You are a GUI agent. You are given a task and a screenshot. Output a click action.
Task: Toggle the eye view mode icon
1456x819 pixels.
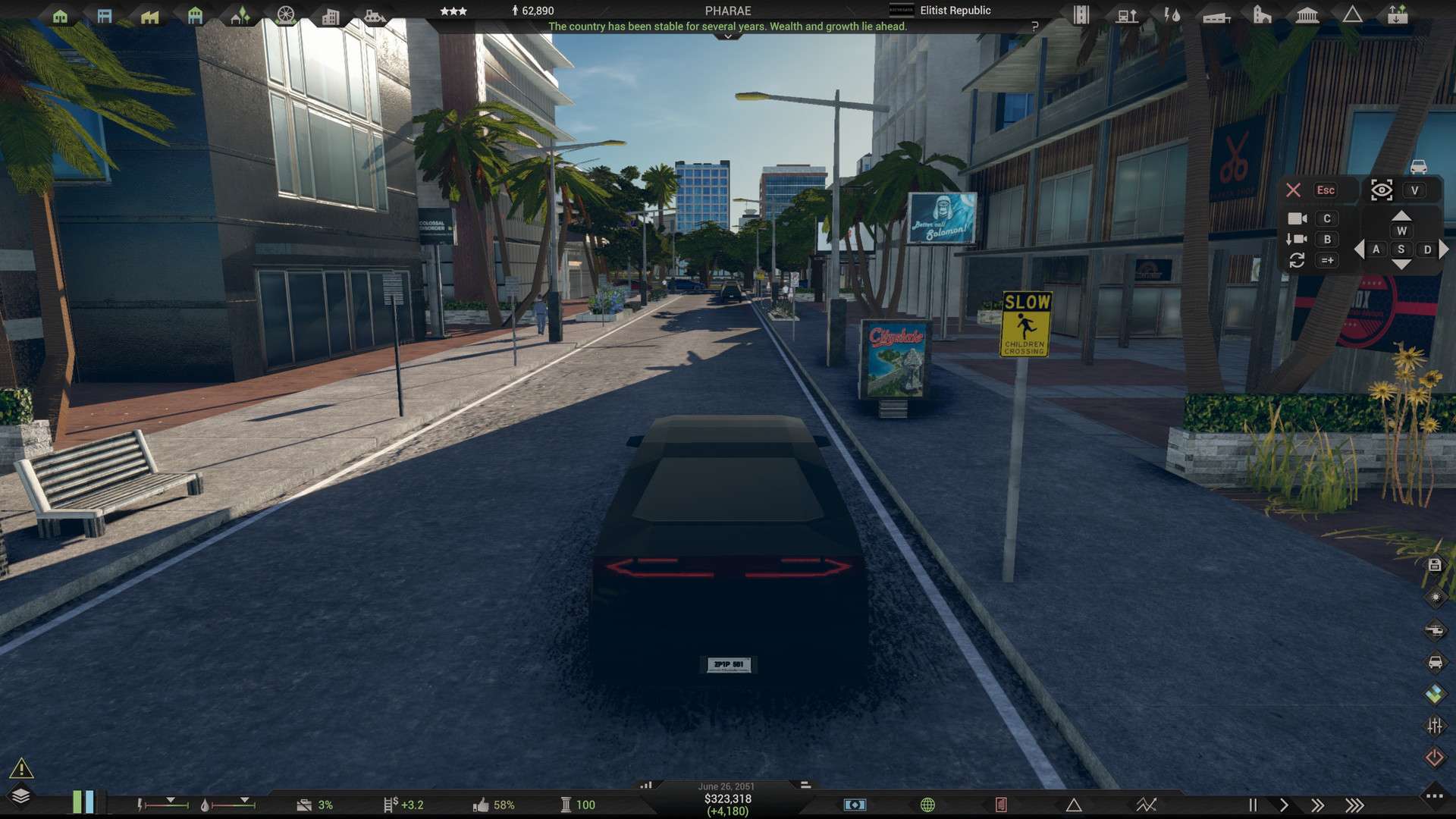pyautogui.click(x=1382, y=190)
